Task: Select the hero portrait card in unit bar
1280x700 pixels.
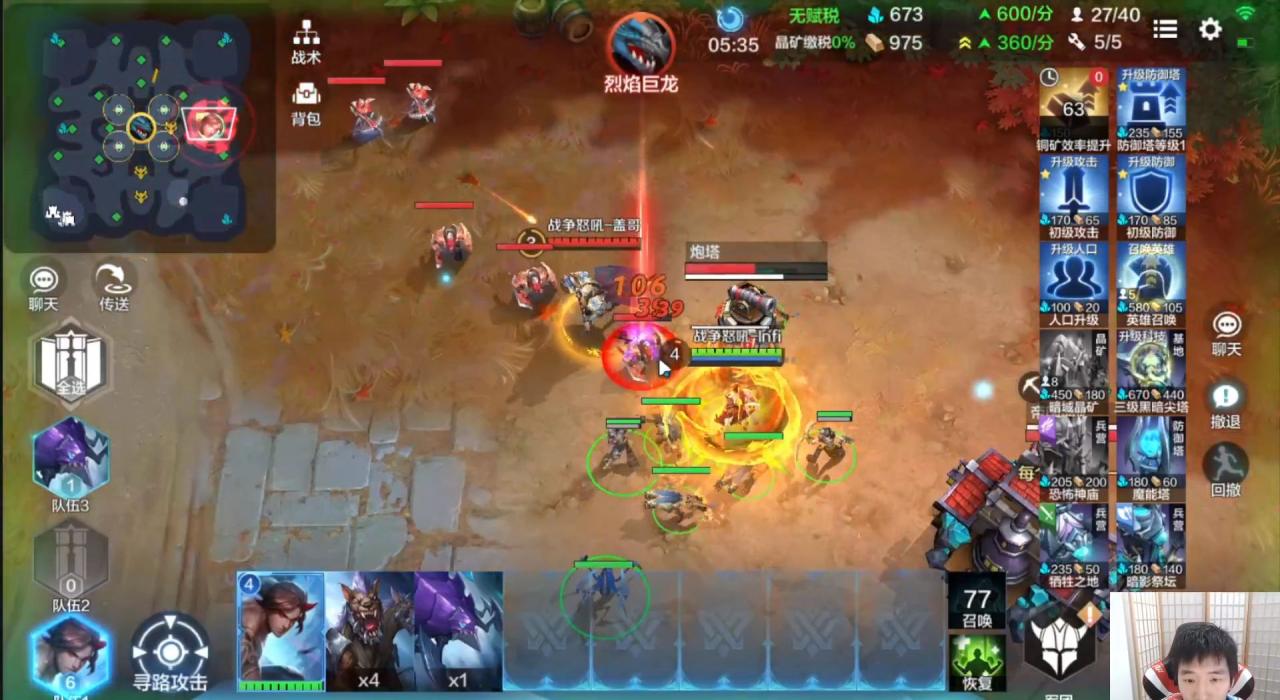Action: (281, 630)
